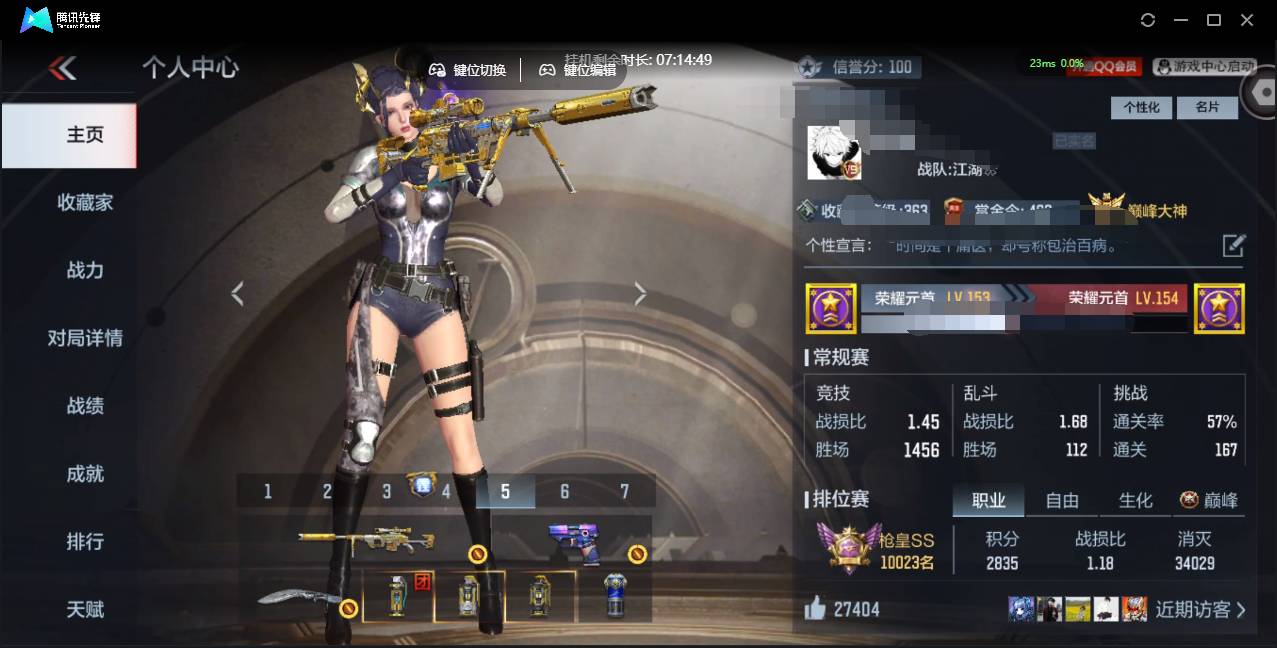The image size is (1277, 648).
Task: Edit the personal signature with pencil icon
Action: pos(1234,245)
